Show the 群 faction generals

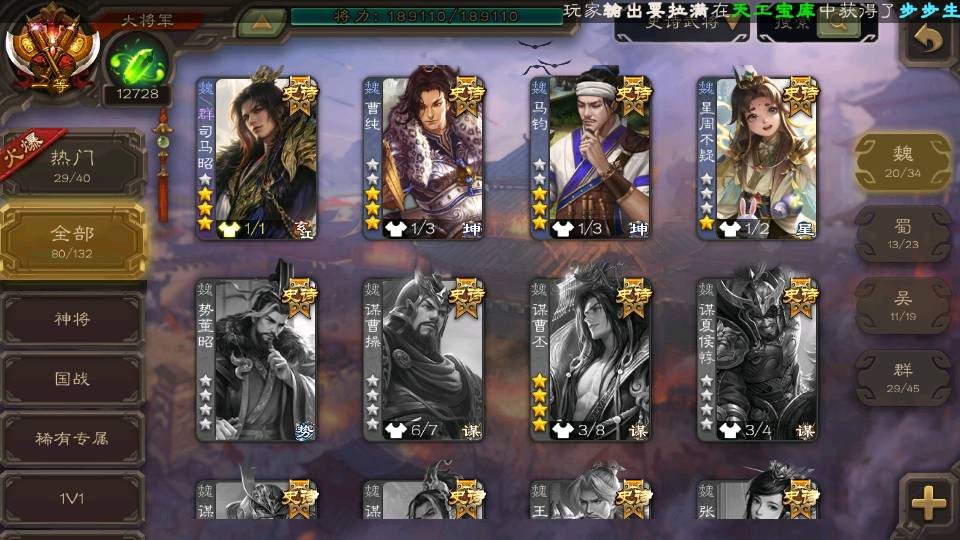(x=902, y=377)
